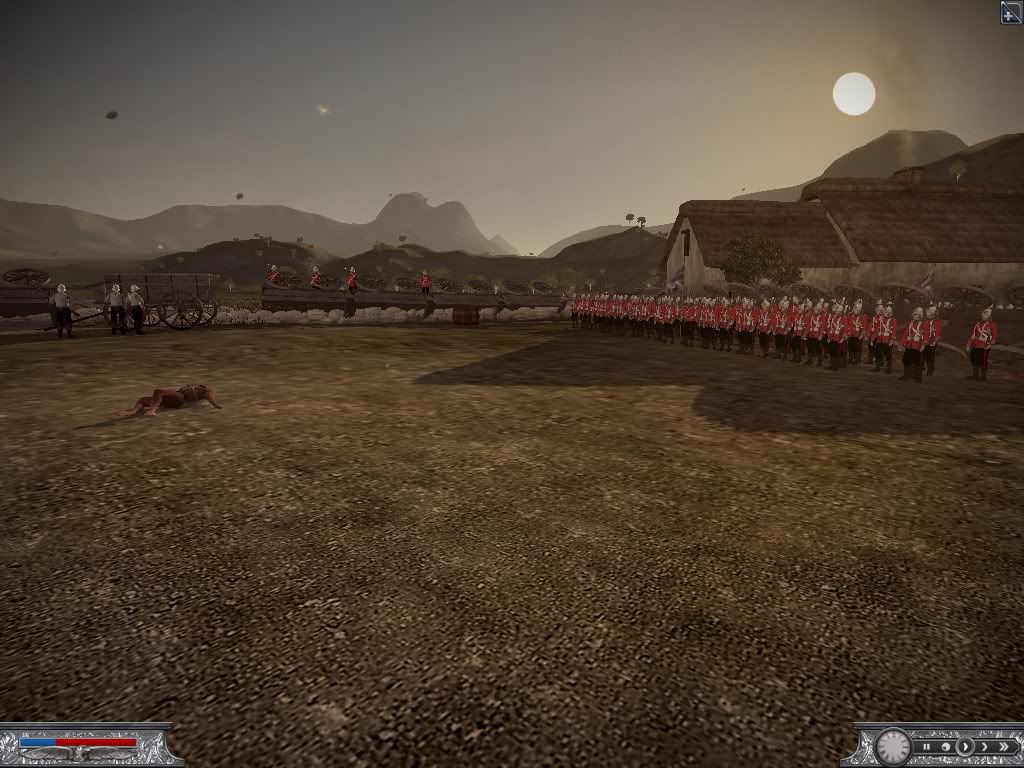Viewport: 1024px width, 768px height.
Task: Pause the battle
Action: tap(927, 746)
